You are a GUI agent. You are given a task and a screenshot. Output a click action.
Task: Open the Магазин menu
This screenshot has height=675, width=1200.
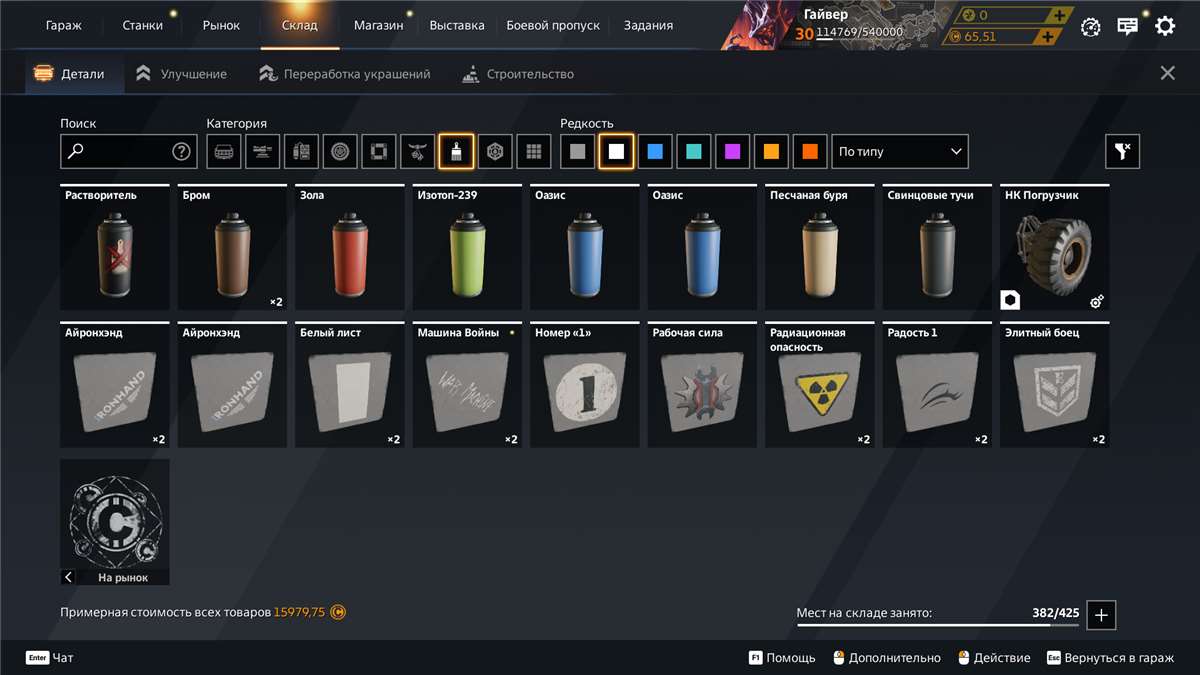pyautogui.click(x=378, y=25)
